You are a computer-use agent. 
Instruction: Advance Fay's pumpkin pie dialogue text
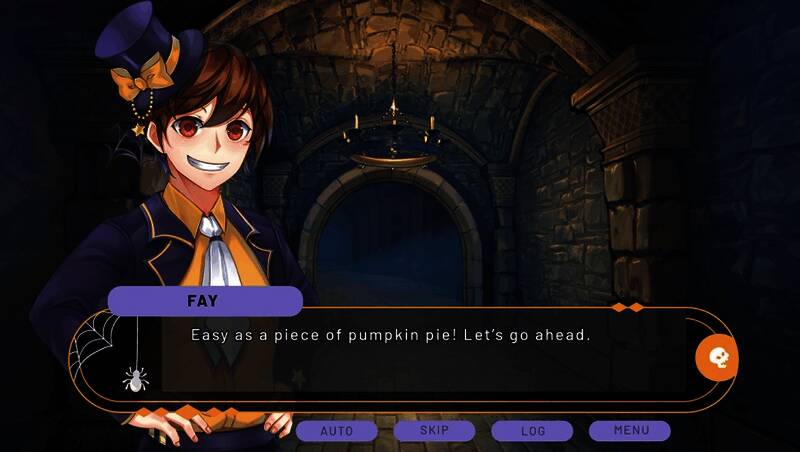pyautogui.click(x=390, y=335)
